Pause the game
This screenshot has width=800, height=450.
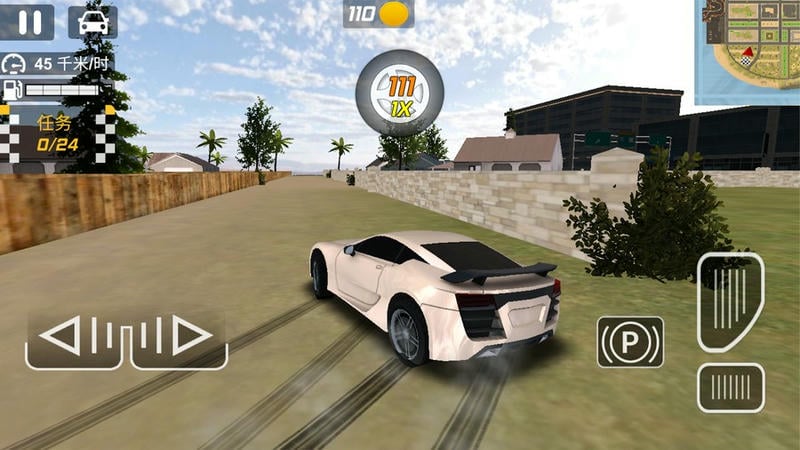click(x=27, y=22)
